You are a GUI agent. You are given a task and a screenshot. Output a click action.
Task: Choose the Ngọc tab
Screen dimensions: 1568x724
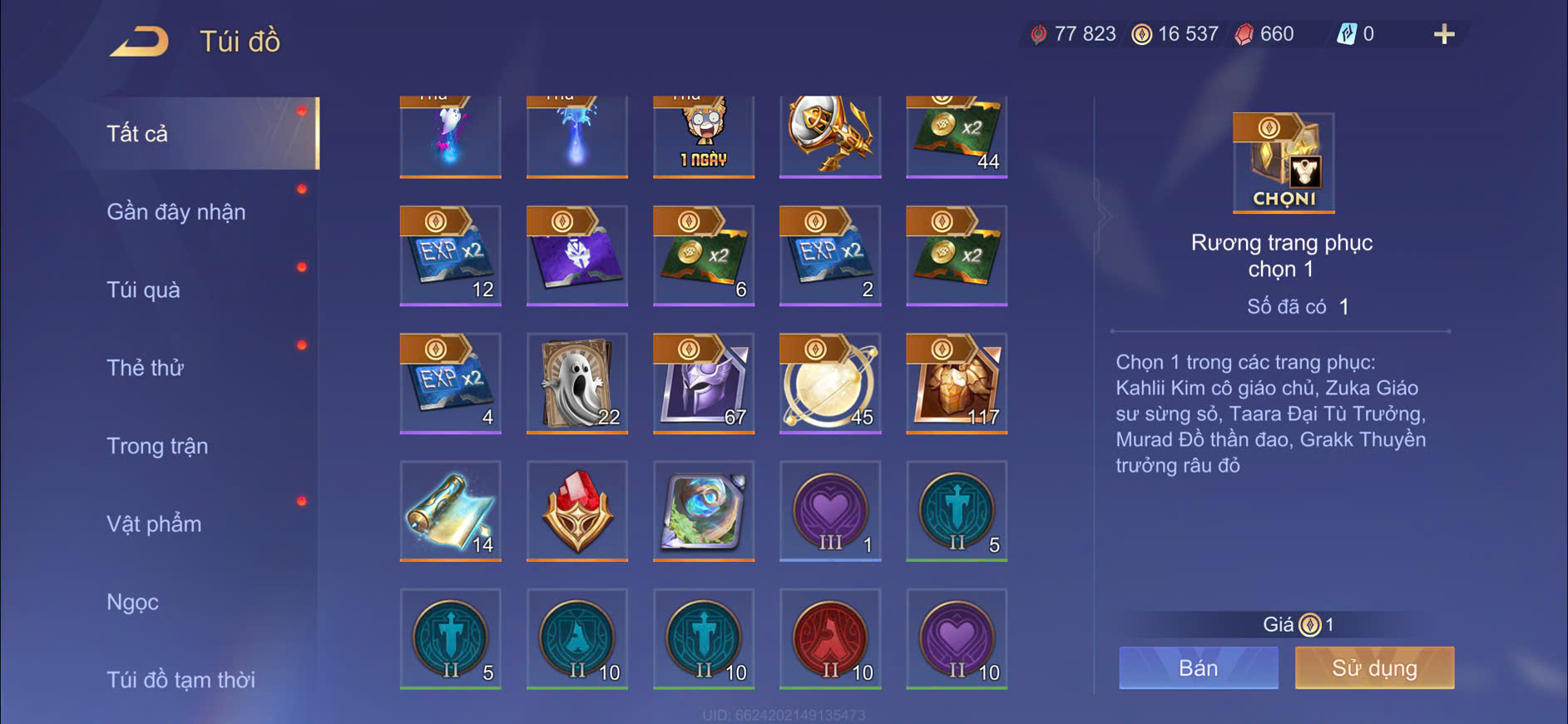[x=132, y=602]
